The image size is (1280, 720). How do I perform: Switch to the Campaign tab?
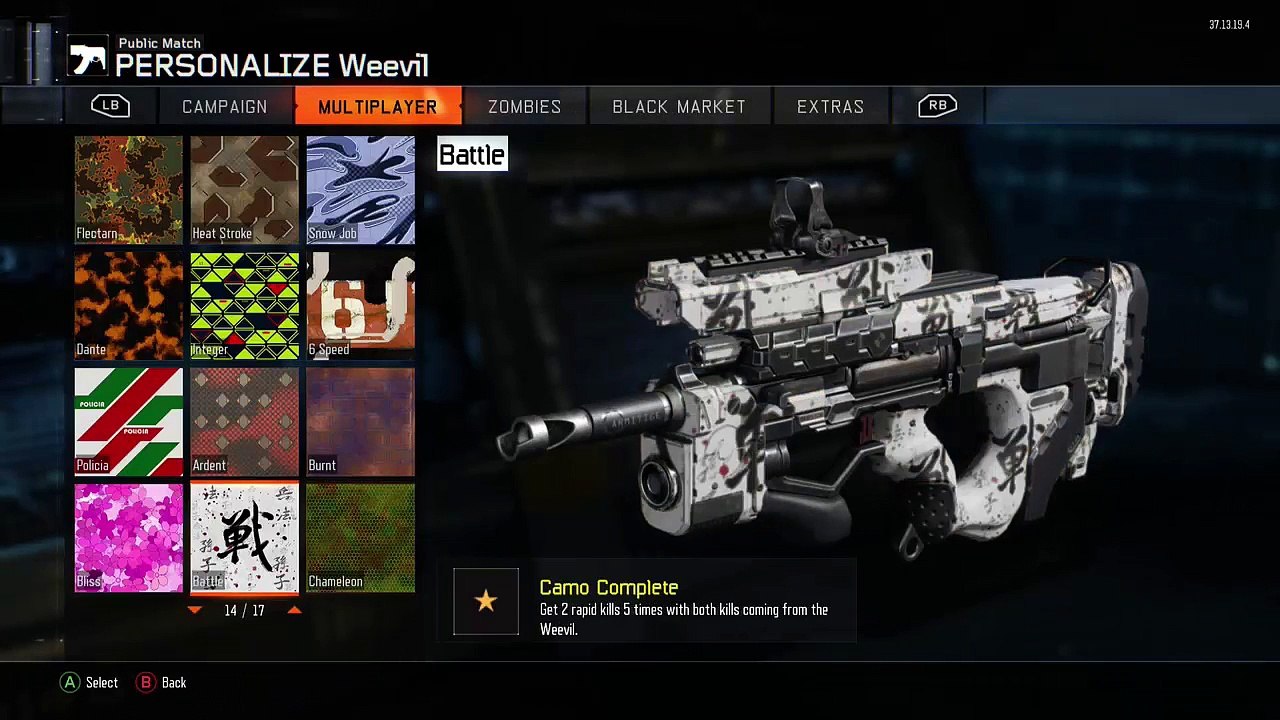point(225,107)
